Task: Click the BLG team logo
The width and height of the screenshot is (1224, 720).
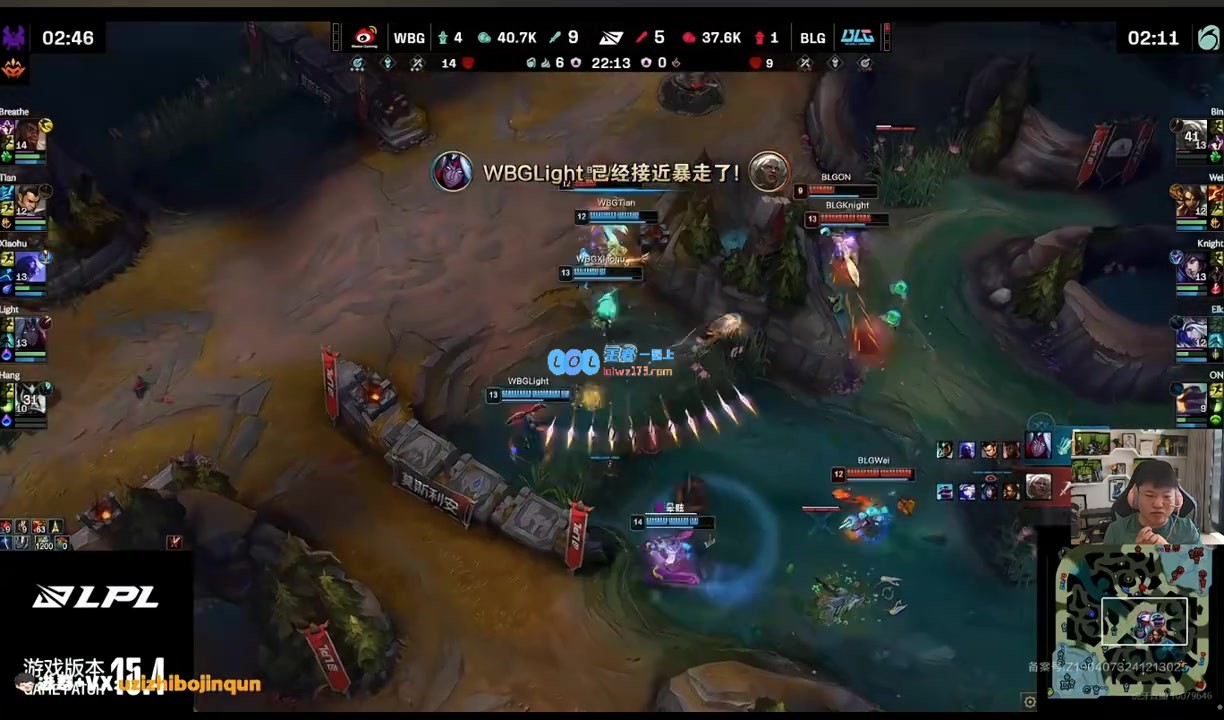Action: 857,38
